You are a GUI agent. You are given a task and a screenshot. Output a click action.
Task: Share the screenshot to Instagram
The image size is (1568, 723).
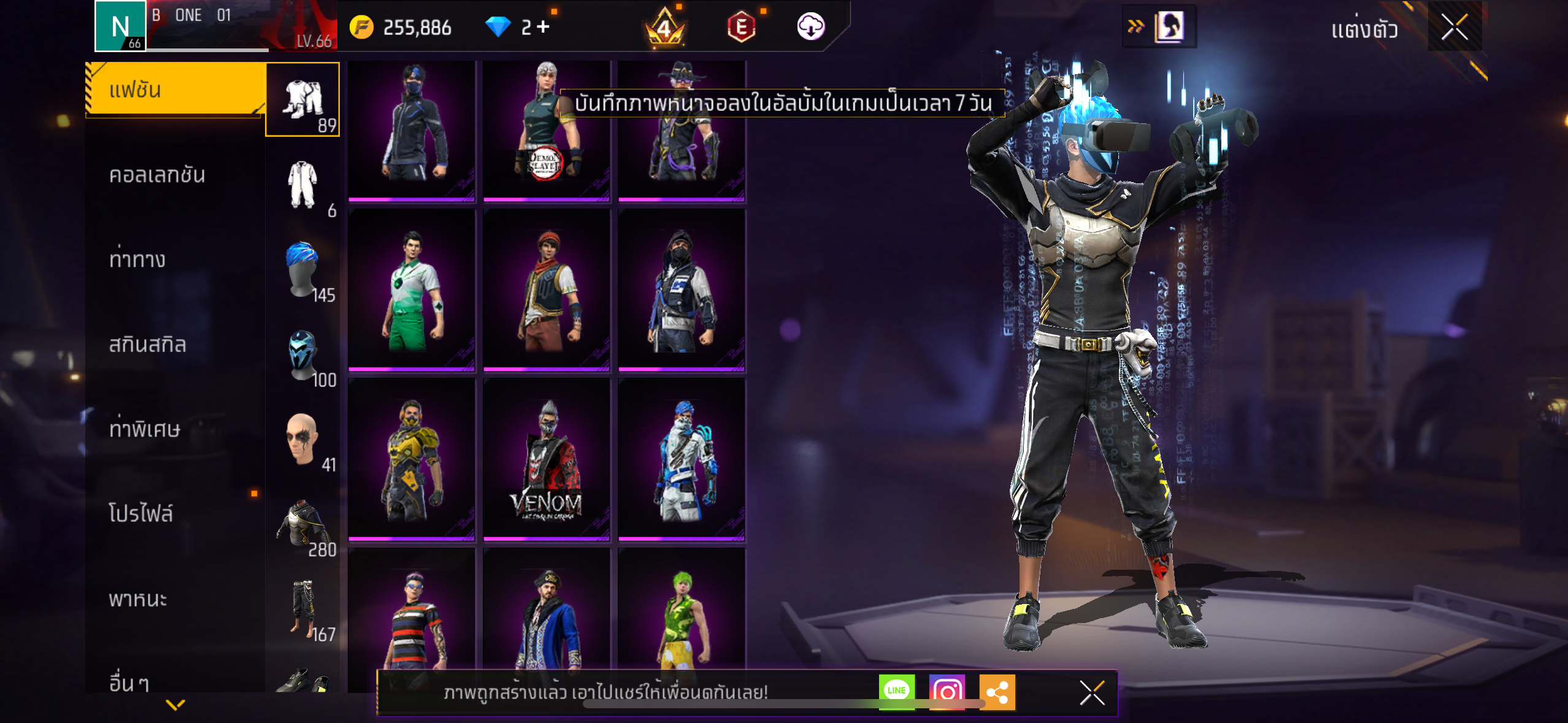(947, 691)
